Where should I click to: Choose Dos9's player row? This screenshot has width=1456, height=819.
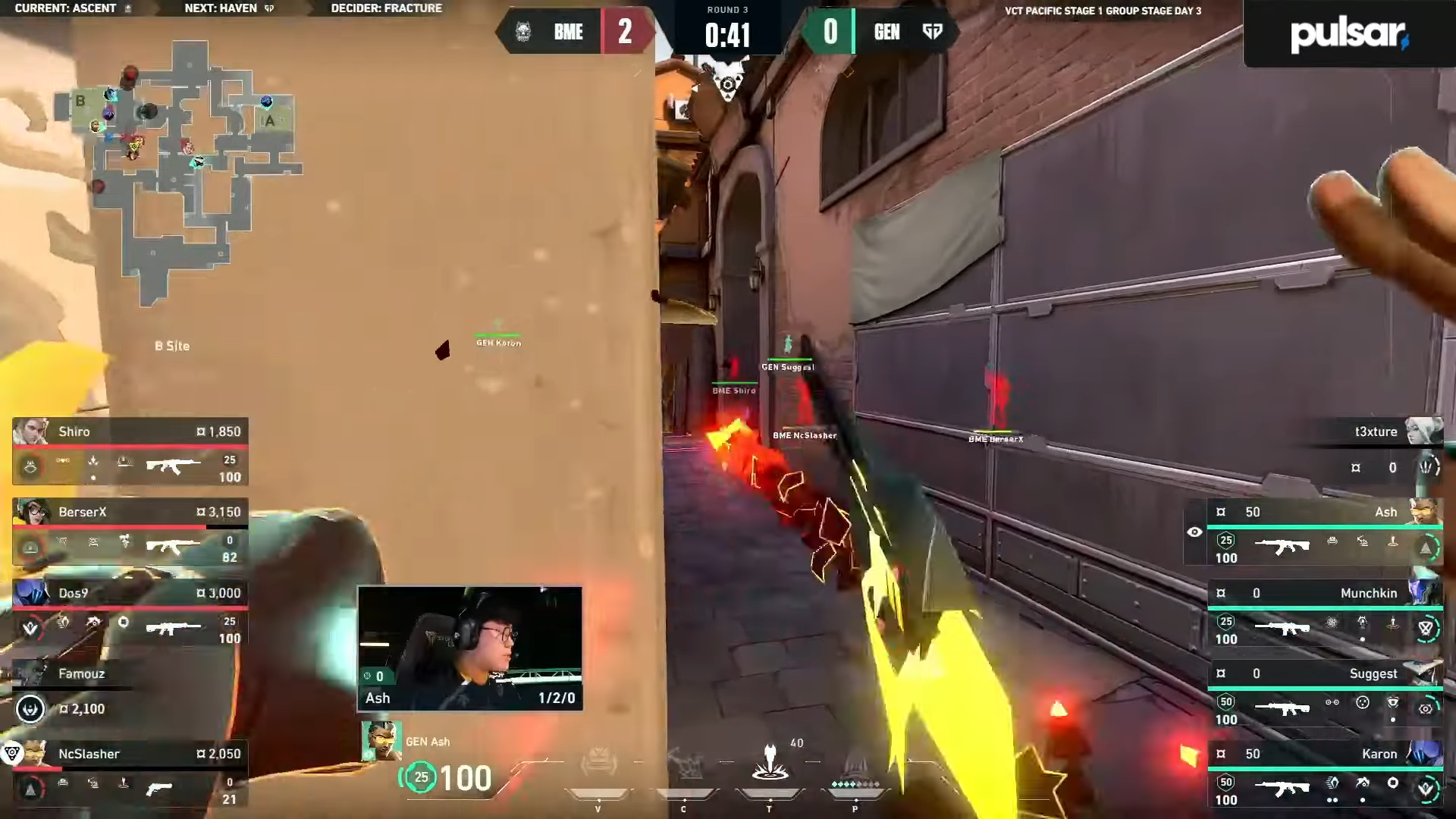point(130,613)
